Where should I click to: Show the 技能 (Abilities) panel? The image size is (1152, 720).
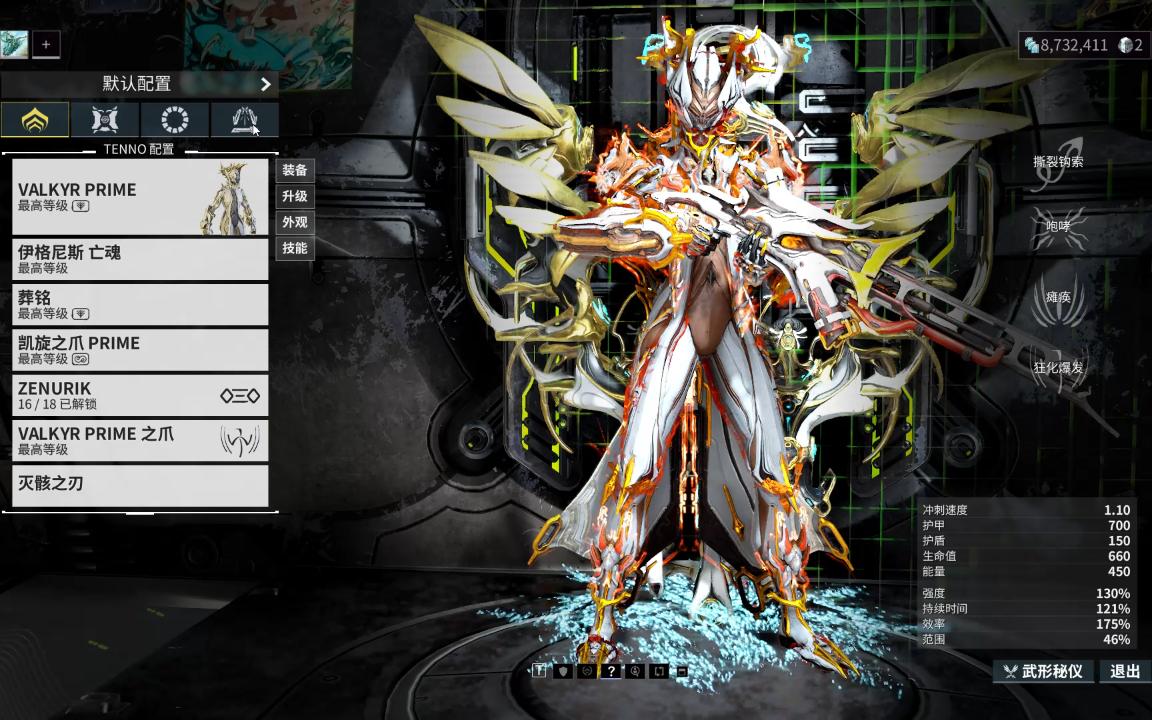point(295,249)
